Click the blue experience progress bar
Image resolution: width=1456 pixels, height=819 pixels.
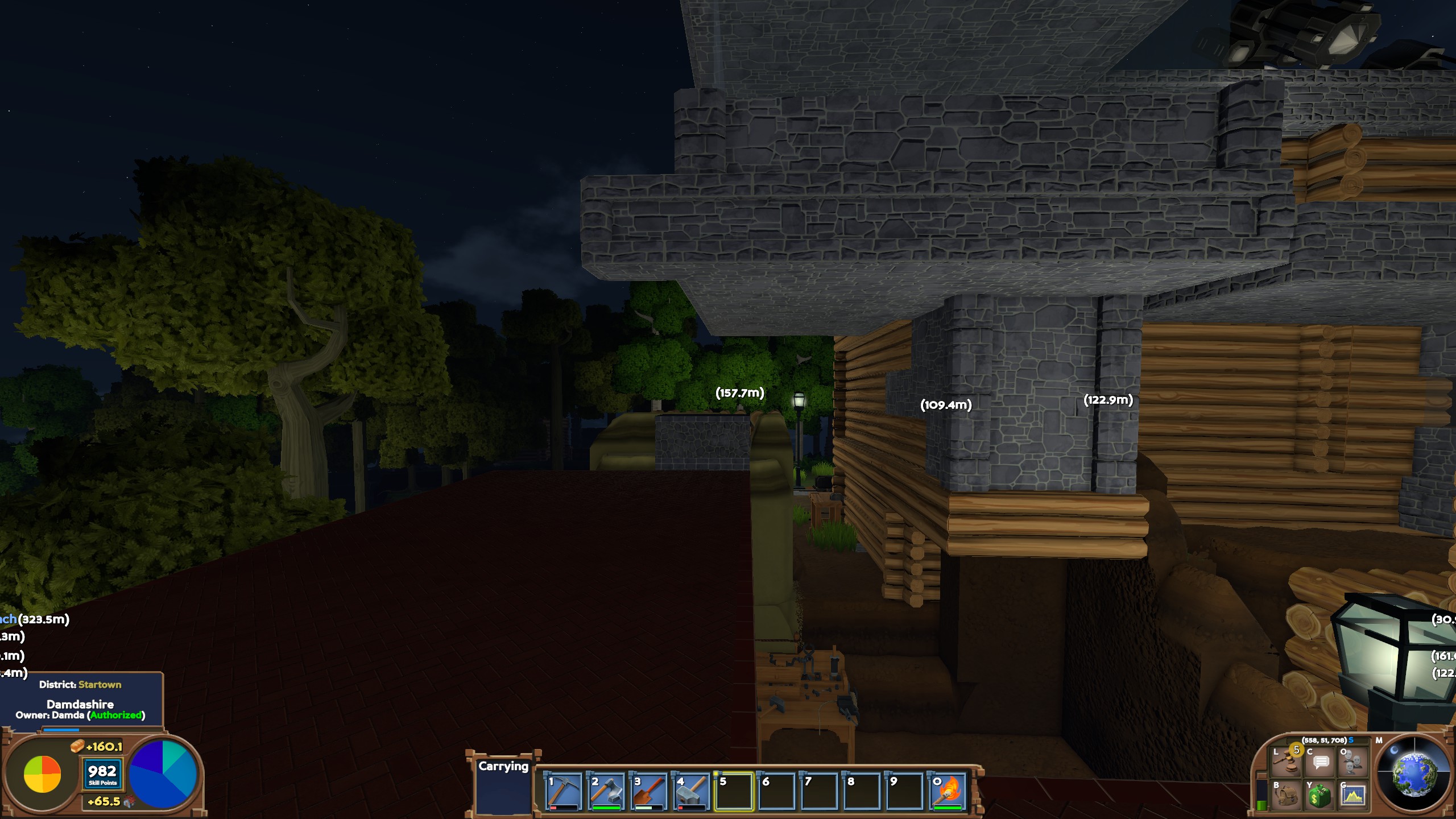(61, 730)
